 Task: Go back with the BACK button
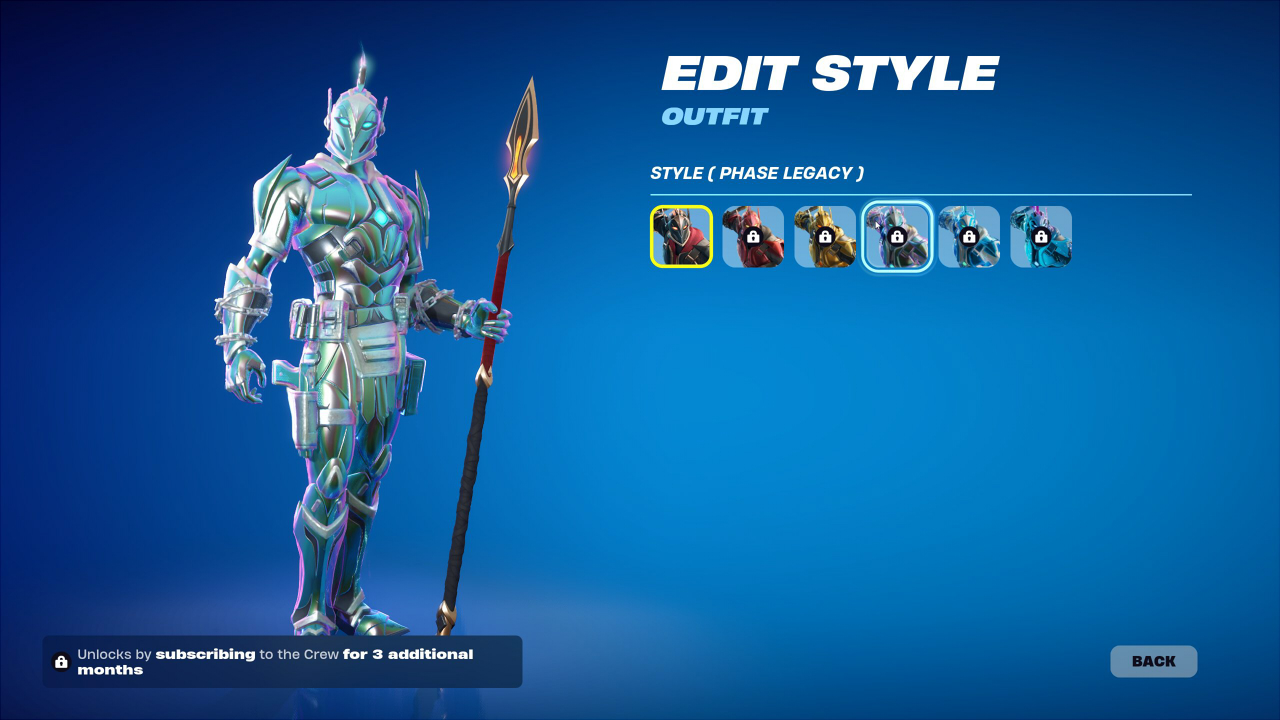coord(1153,661)
